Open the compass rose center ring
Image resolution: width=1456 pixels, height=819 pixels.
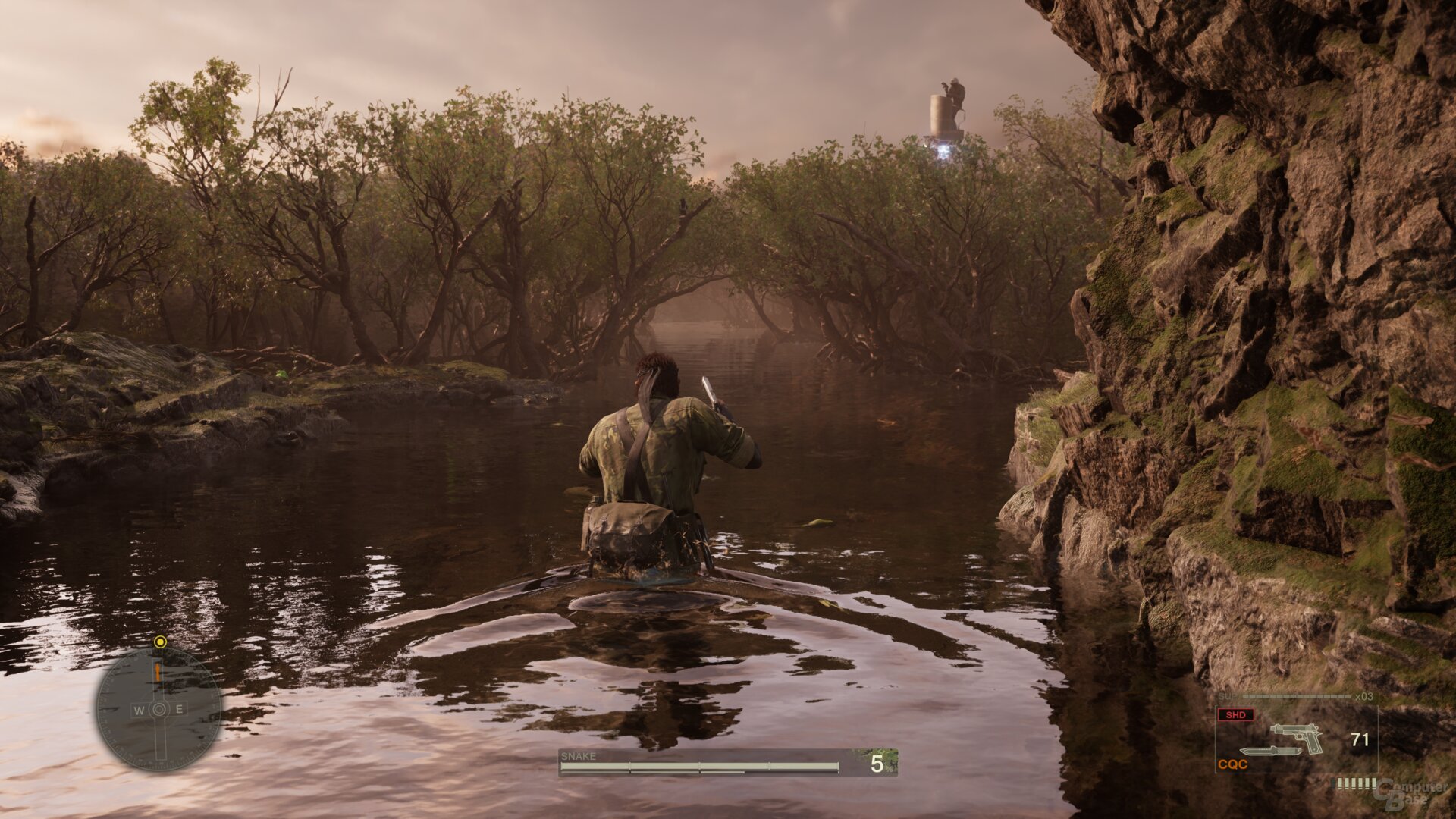(160, 708)
